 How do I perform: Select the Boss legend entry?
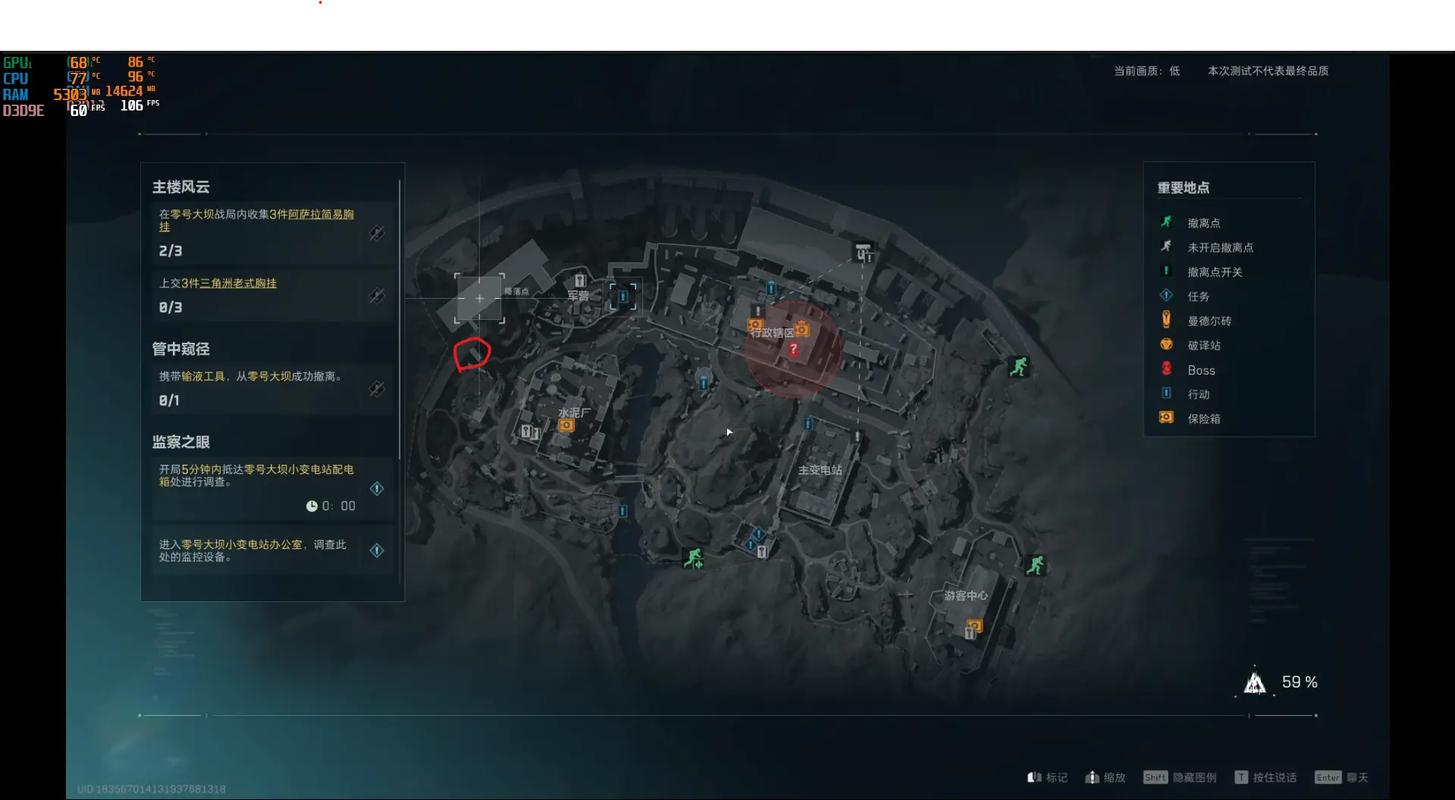[1201, 370]
